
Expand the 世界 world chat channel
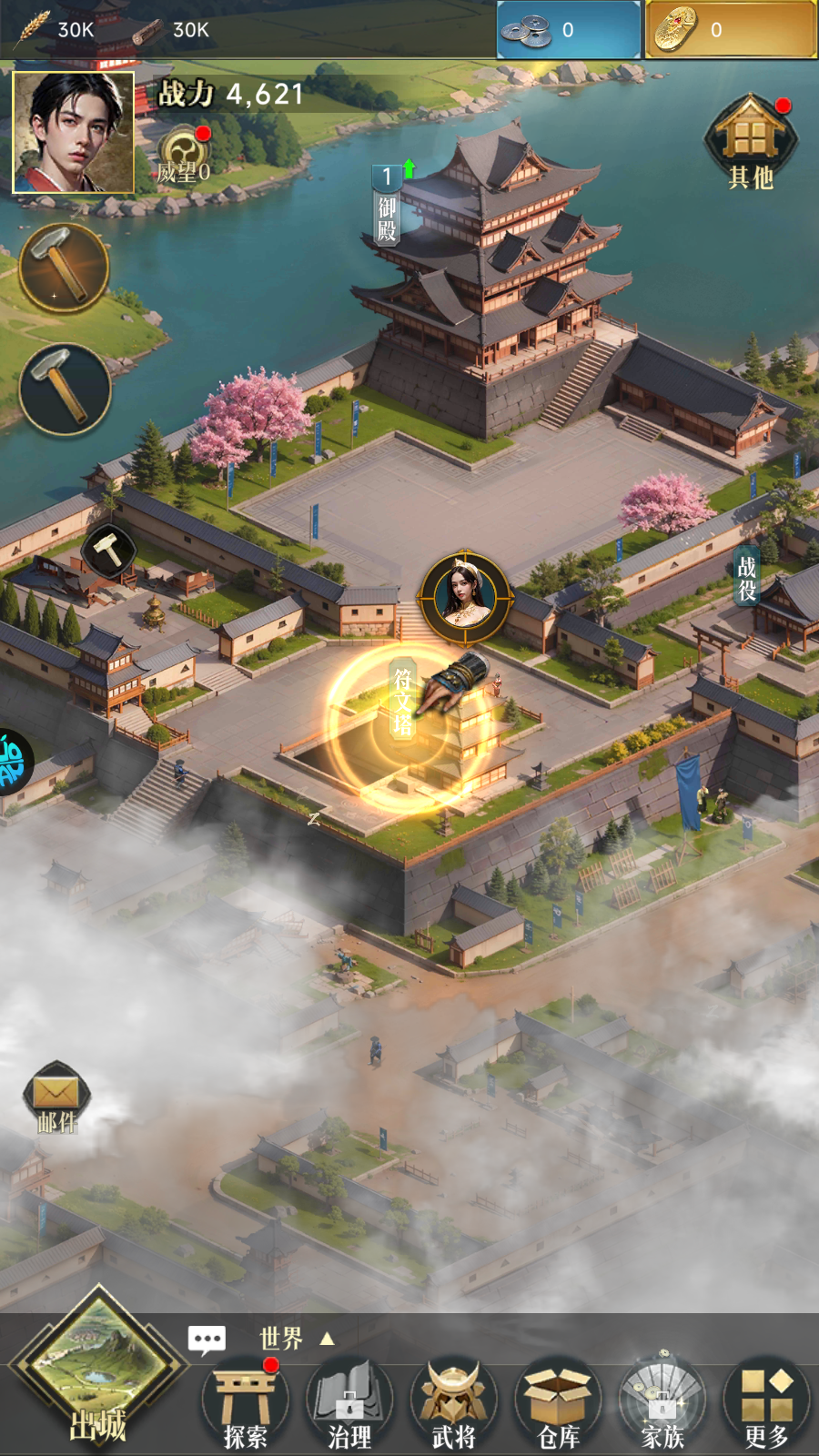pyautogui.click(x=297, y=1339)
